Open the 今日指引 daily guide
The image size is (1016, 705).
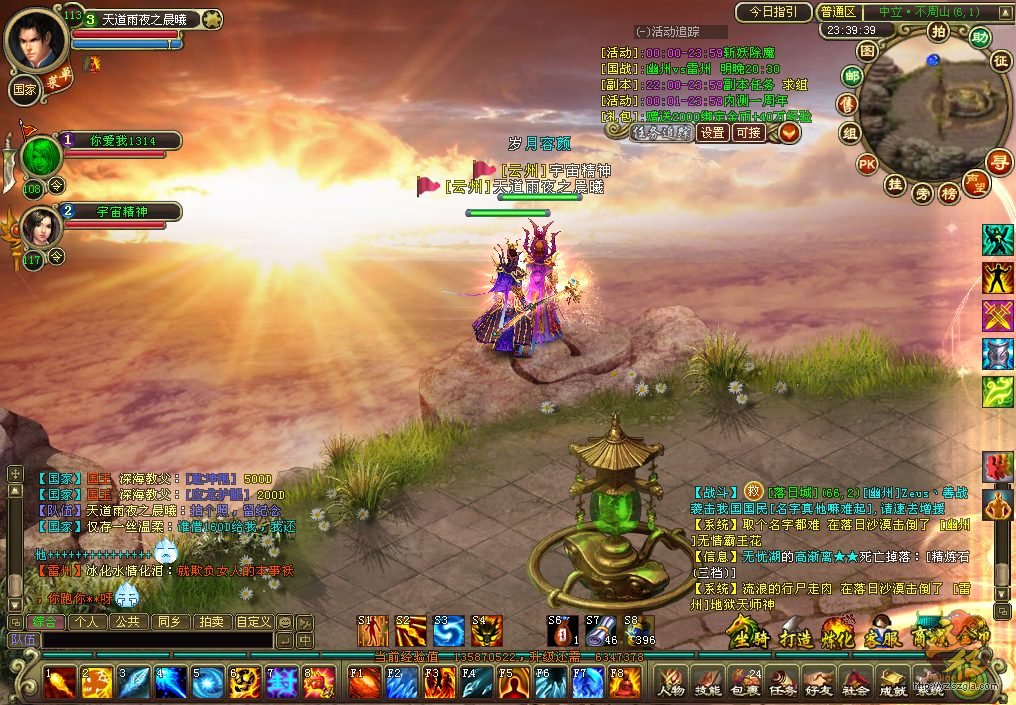coord(773,12)
